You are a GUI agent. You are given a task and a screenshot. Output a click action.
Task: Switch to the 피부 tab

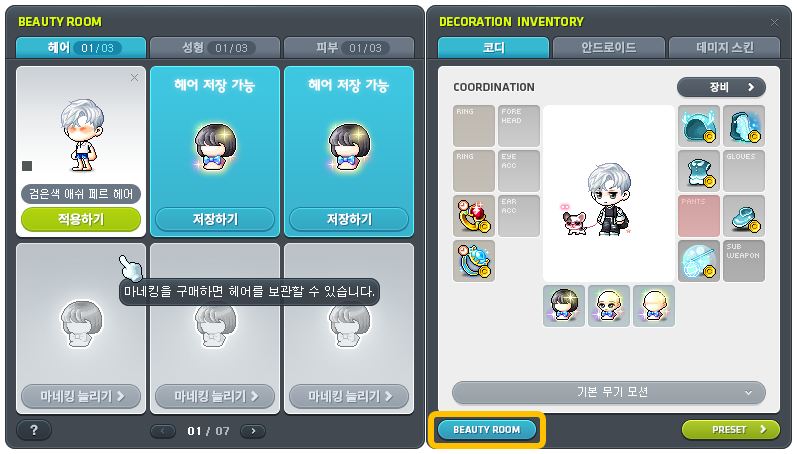[x=349, y=47]
